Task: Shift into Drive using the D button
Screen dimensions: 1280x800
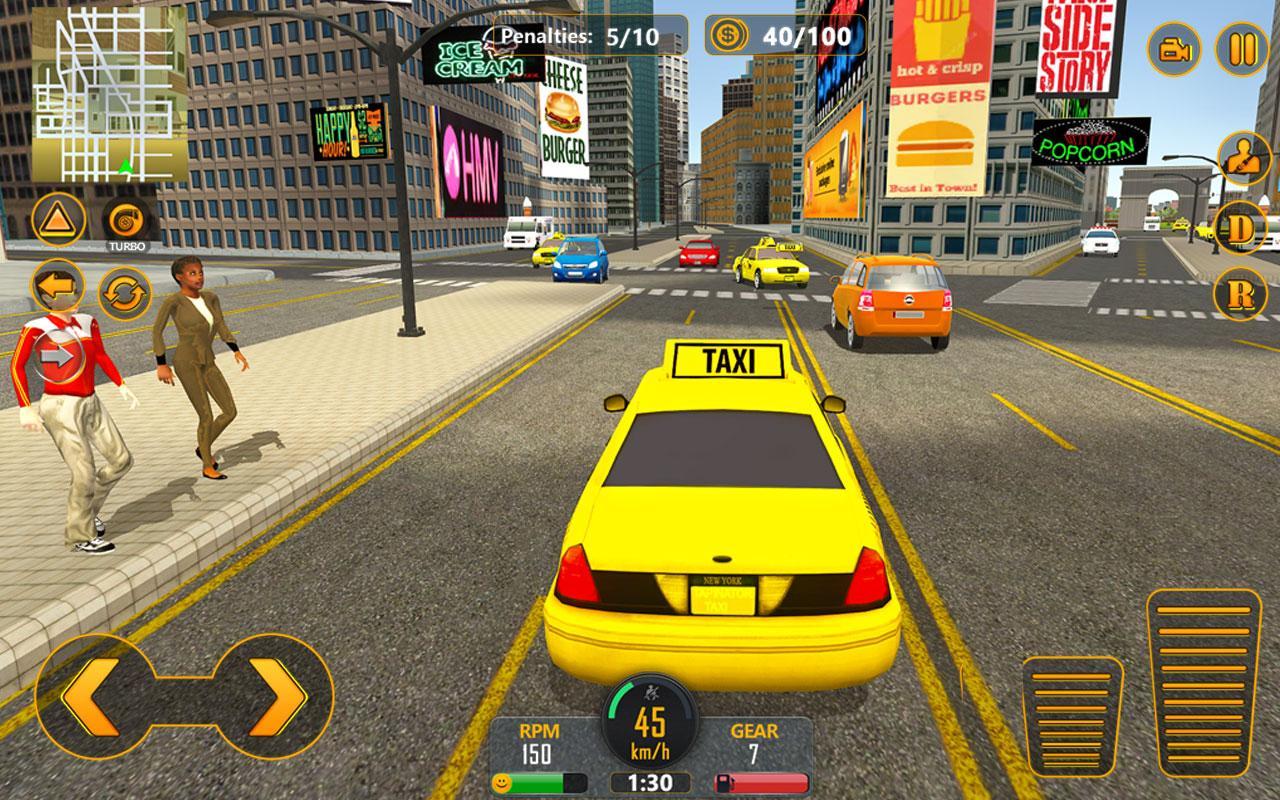Action: (x=1240, y=228)
